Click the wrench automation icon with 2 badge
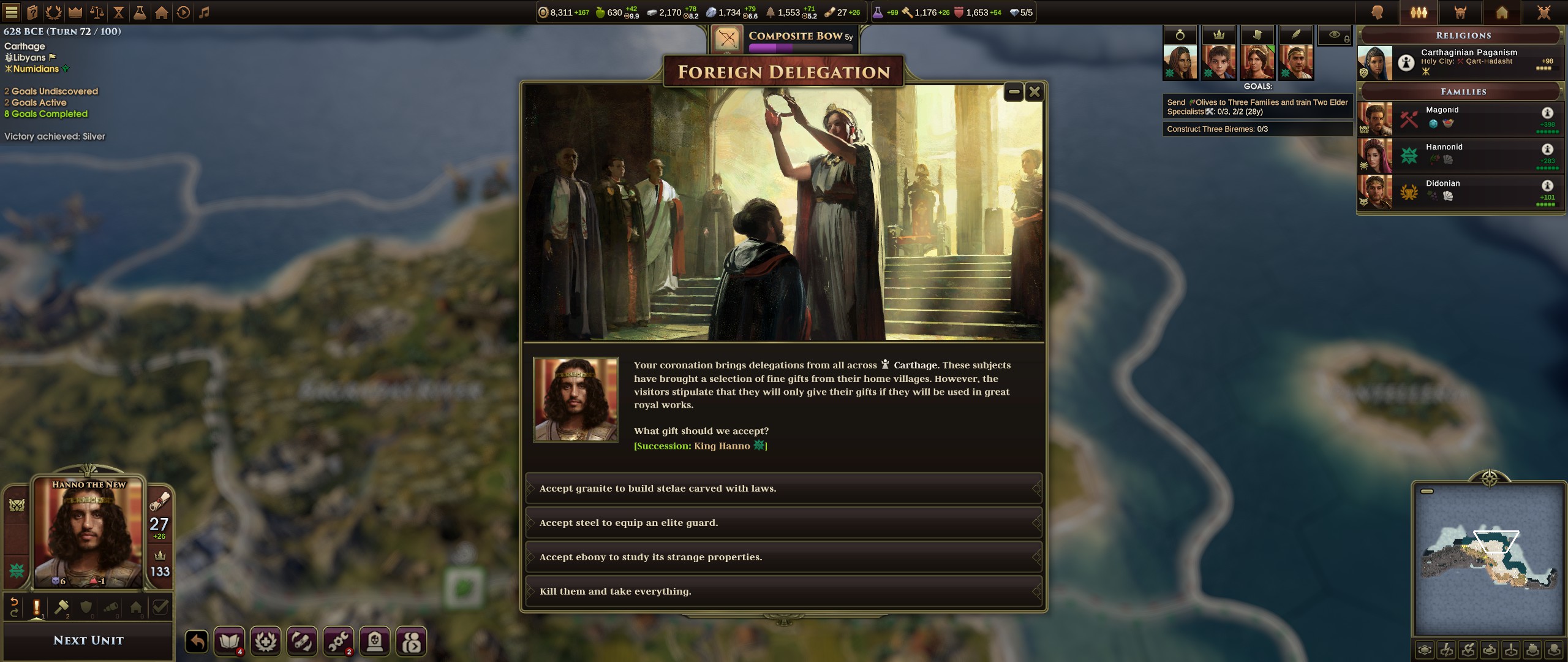 [x=339, y=641]
